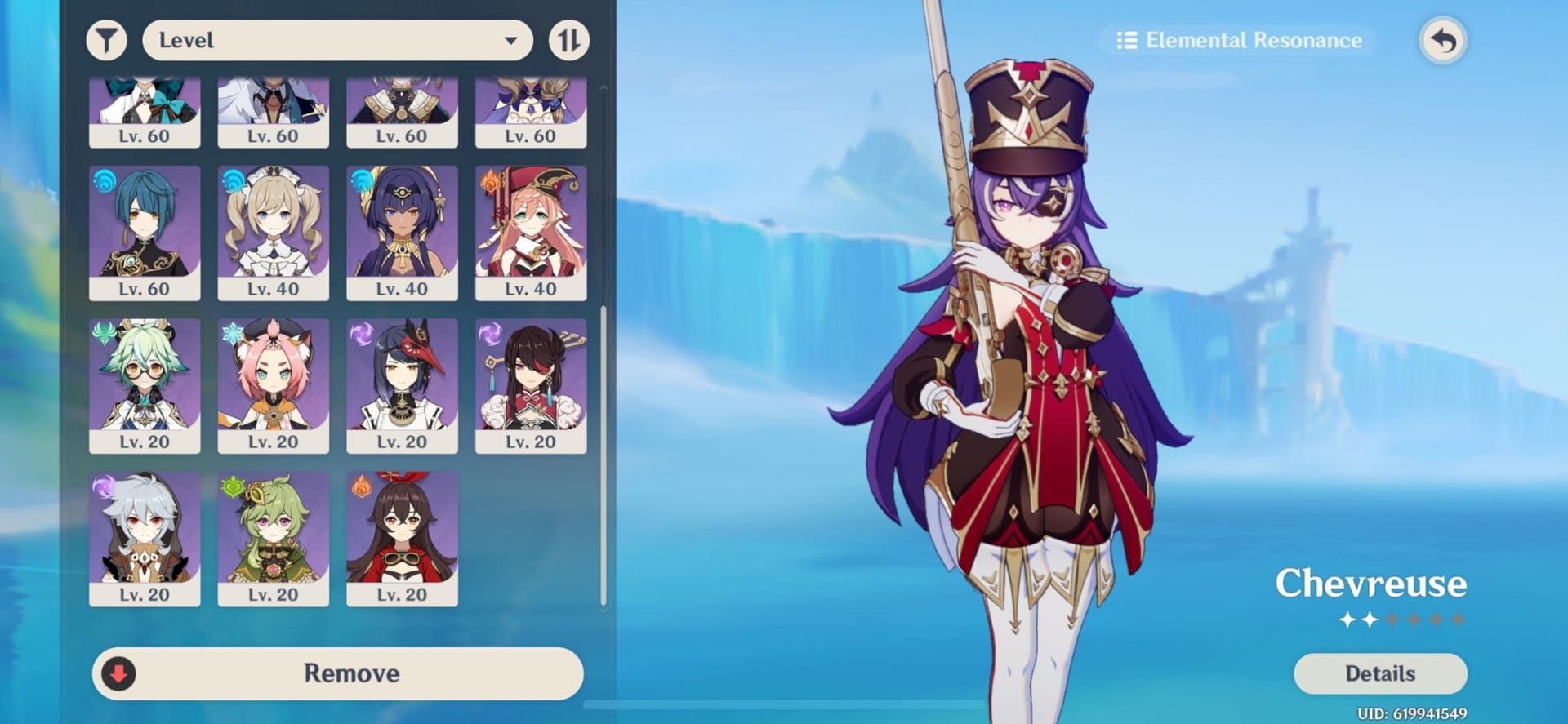Select Barbara's Lv. 40 thumbnail

click(274, 233)
